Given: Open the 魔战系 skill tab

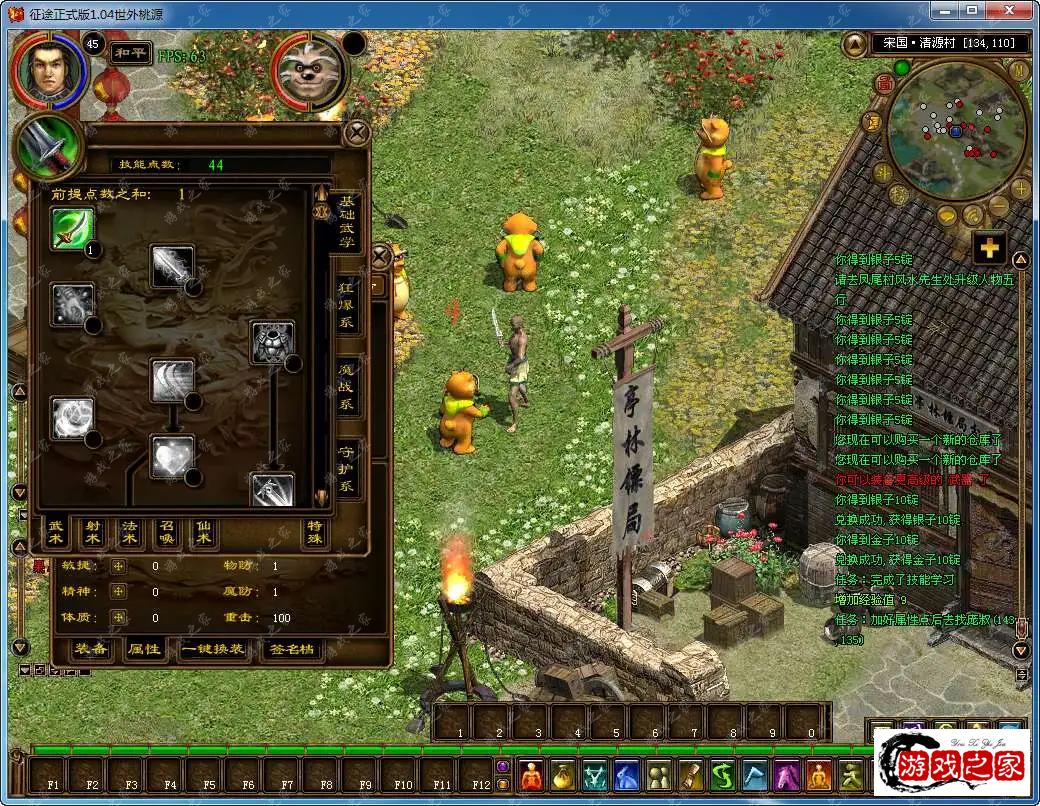Looking at the screenshot, I should pos(346,388).
